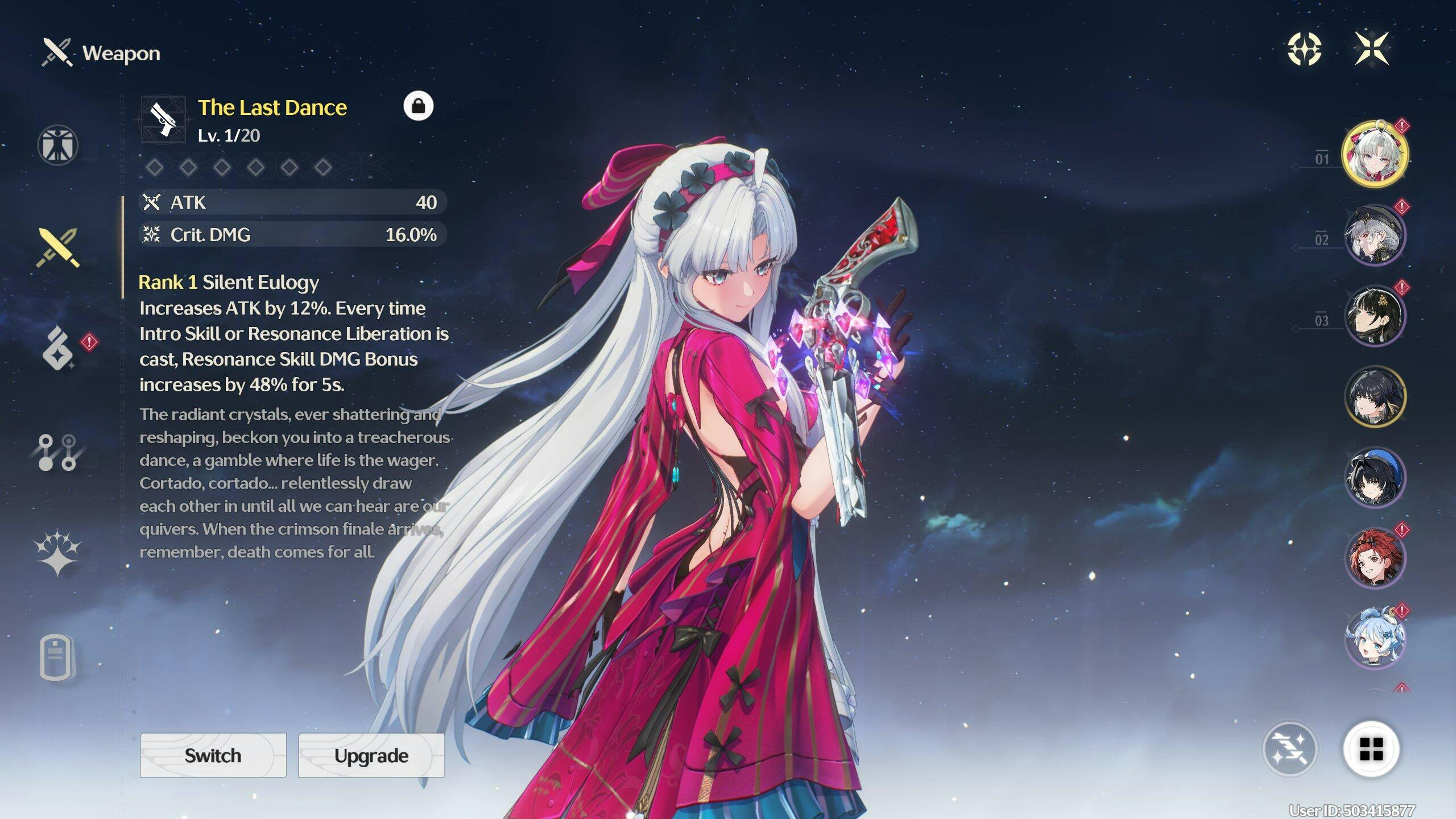1456x819 pixels.
Task: Open the starburst Resonance Chain tab
Action: pyautogui.click(x=58, y=553)
